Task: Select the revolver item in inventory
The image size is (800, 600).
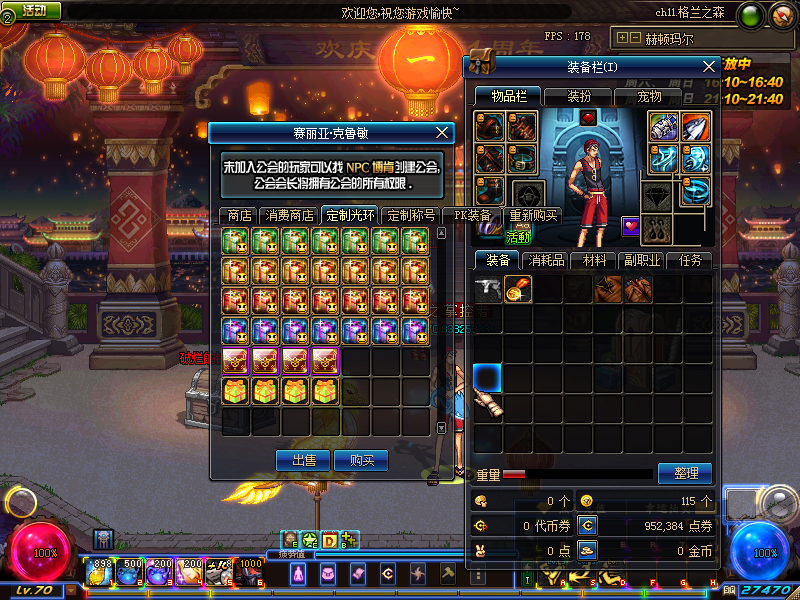Action: (x=488, y=289)
